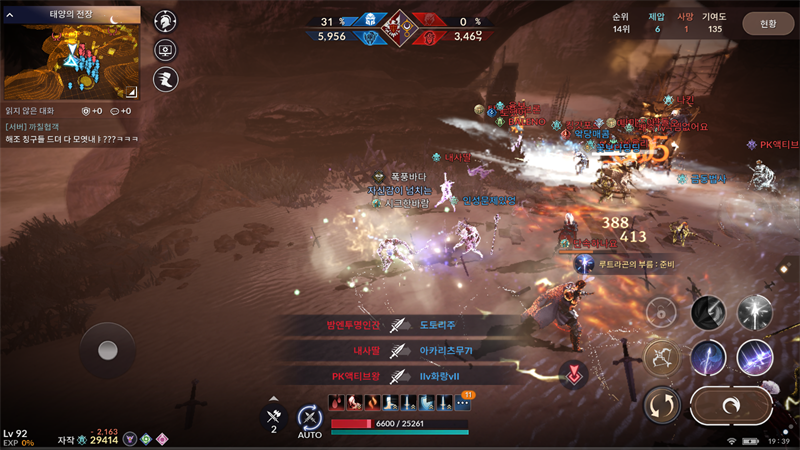
Task: Expand the battlefield minimap
Action: (x=133, y=91)
